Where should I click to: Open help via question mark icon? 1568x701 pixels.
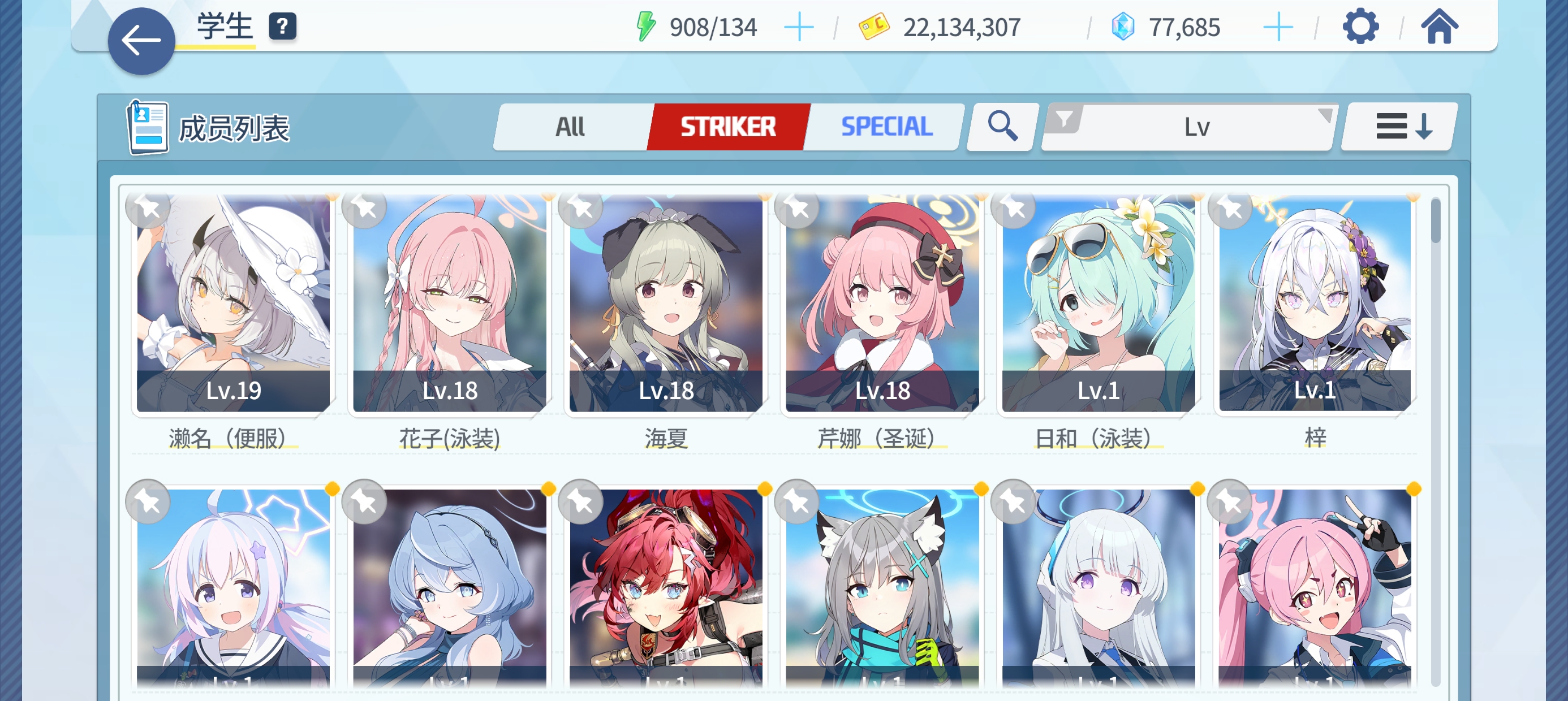click(281, 27)
